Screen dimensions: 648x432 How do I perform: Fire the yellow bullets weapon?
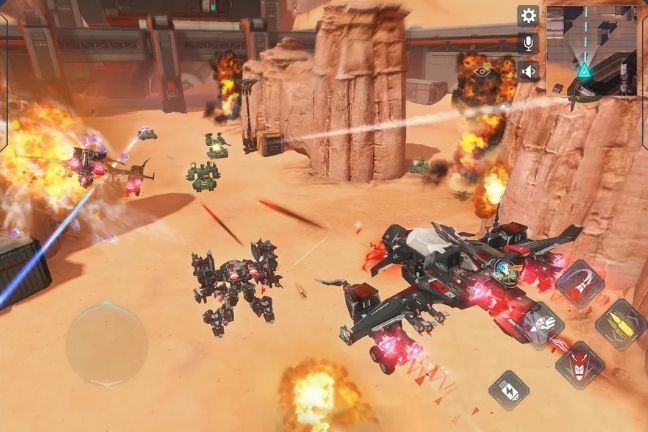(620, 324)
